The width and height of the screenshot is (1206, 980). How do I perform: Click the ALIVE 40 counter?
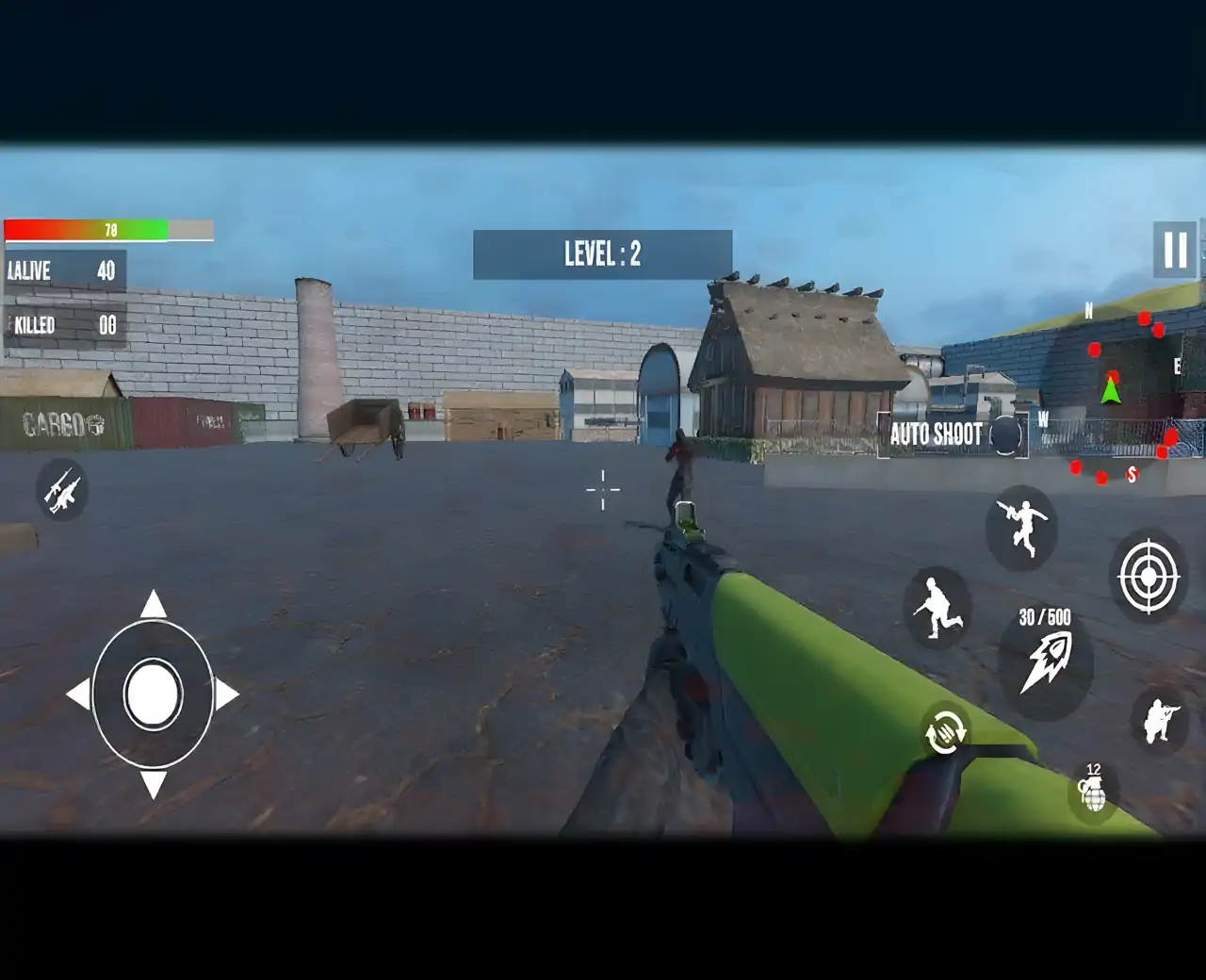click(x=61, y=271)
